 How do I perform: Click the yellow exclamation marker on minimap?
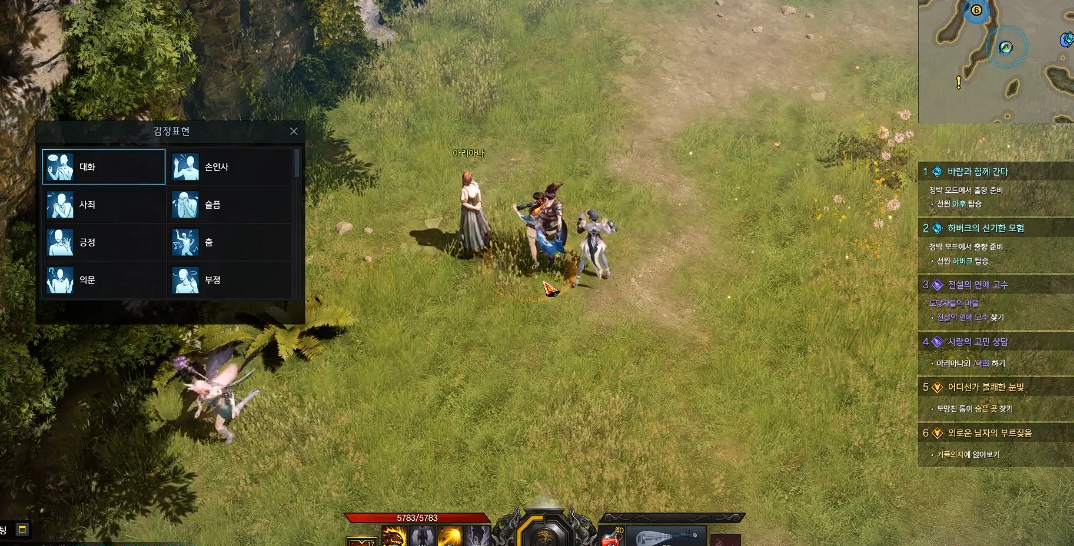958,81
